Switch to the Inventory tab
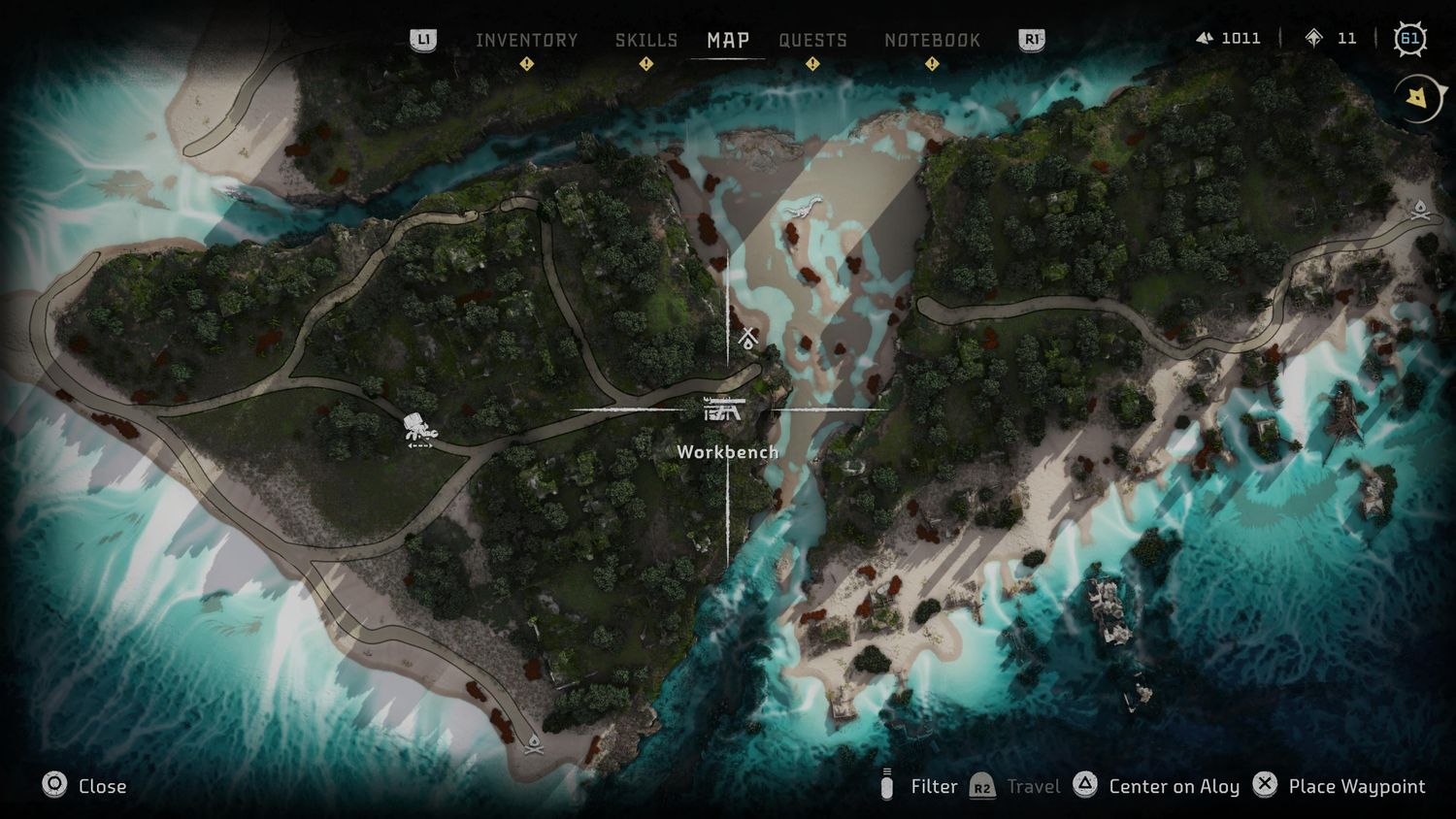This screenshot has height=819, width=1456. pyautogui.click(x=526, y=40)
